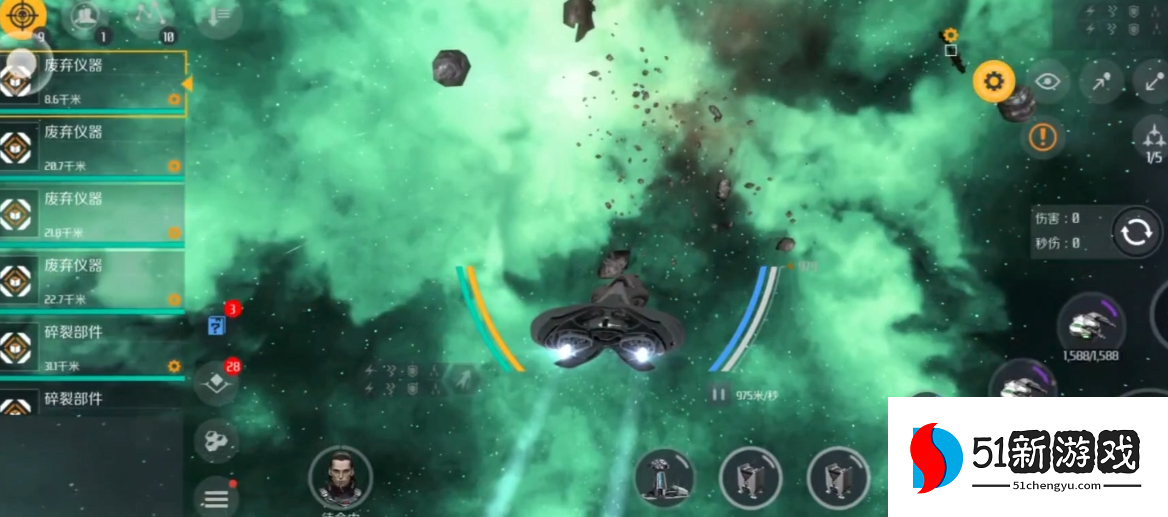Tap the overview sort arrow button
This screenshot has width=1168, height=517.
point(217,17)
